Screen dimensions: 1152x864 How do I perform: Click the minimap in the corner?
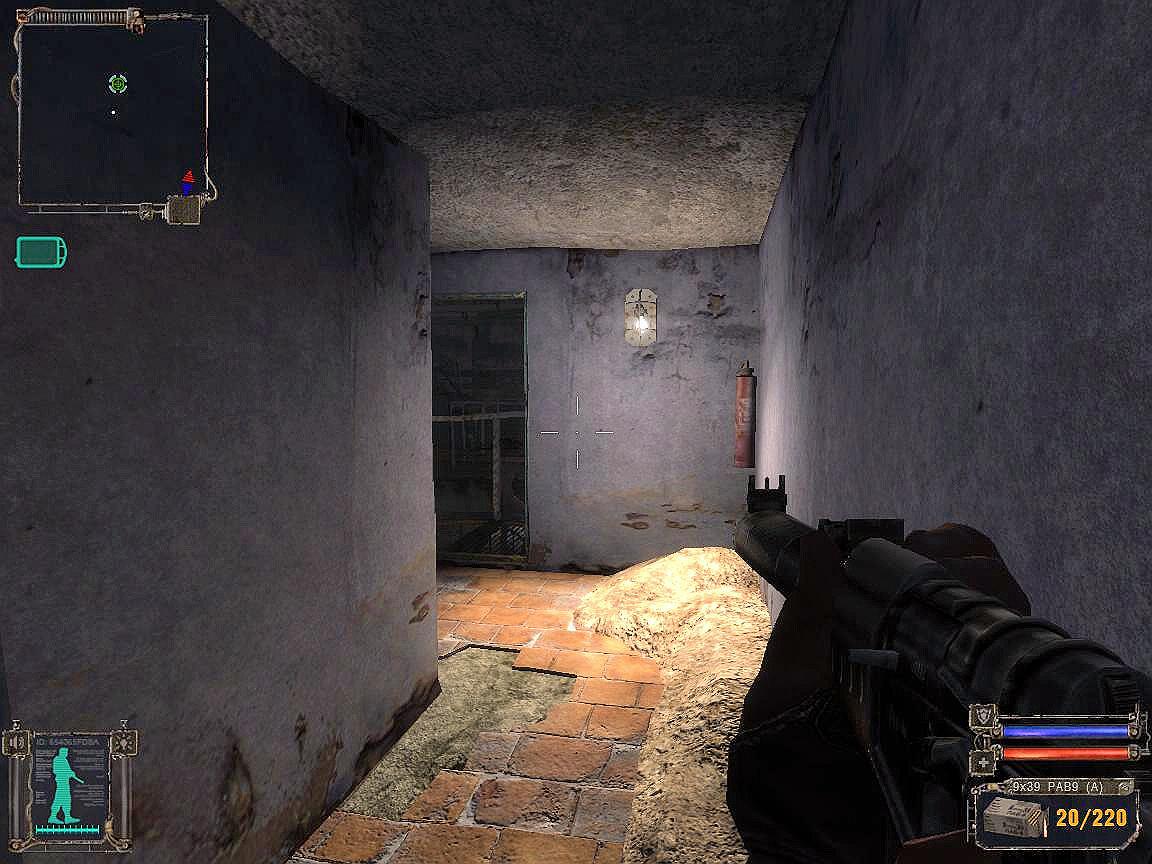[x=112, y=110]
